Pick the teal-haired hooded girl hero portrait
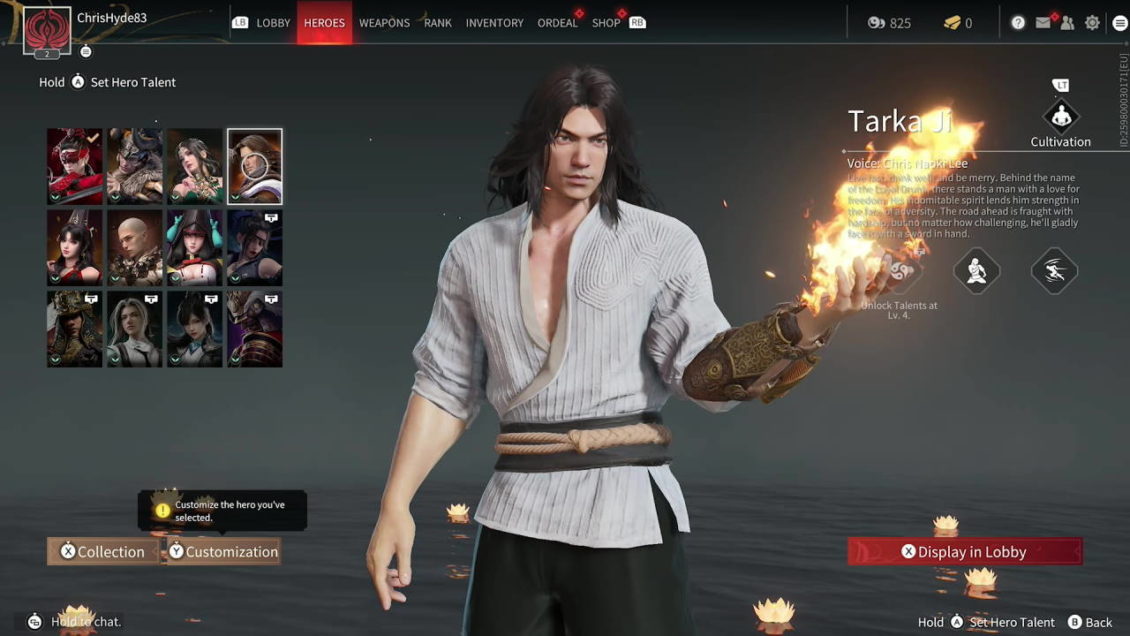1130x636 pixels. [195, 247]
